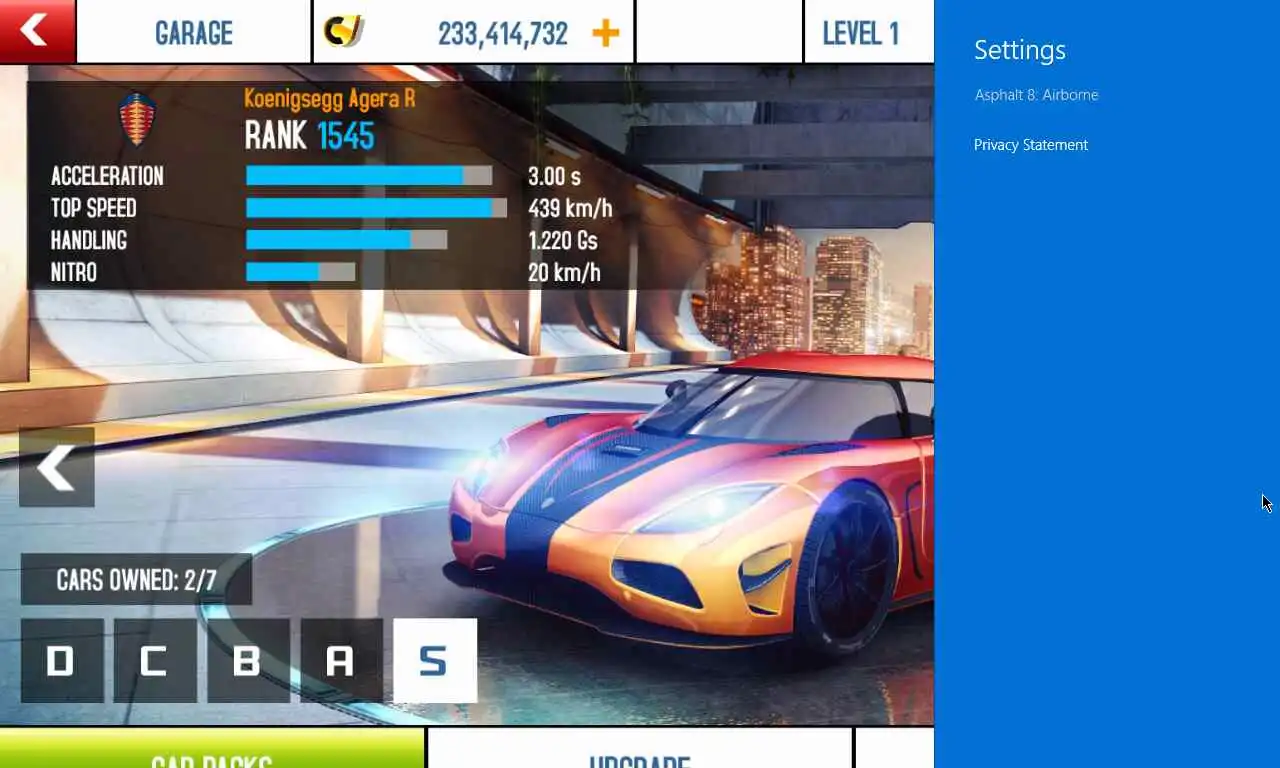The width and height of the screenshot is (1280, 768).
Task: Select the D class tab
Action: [62, 661]
